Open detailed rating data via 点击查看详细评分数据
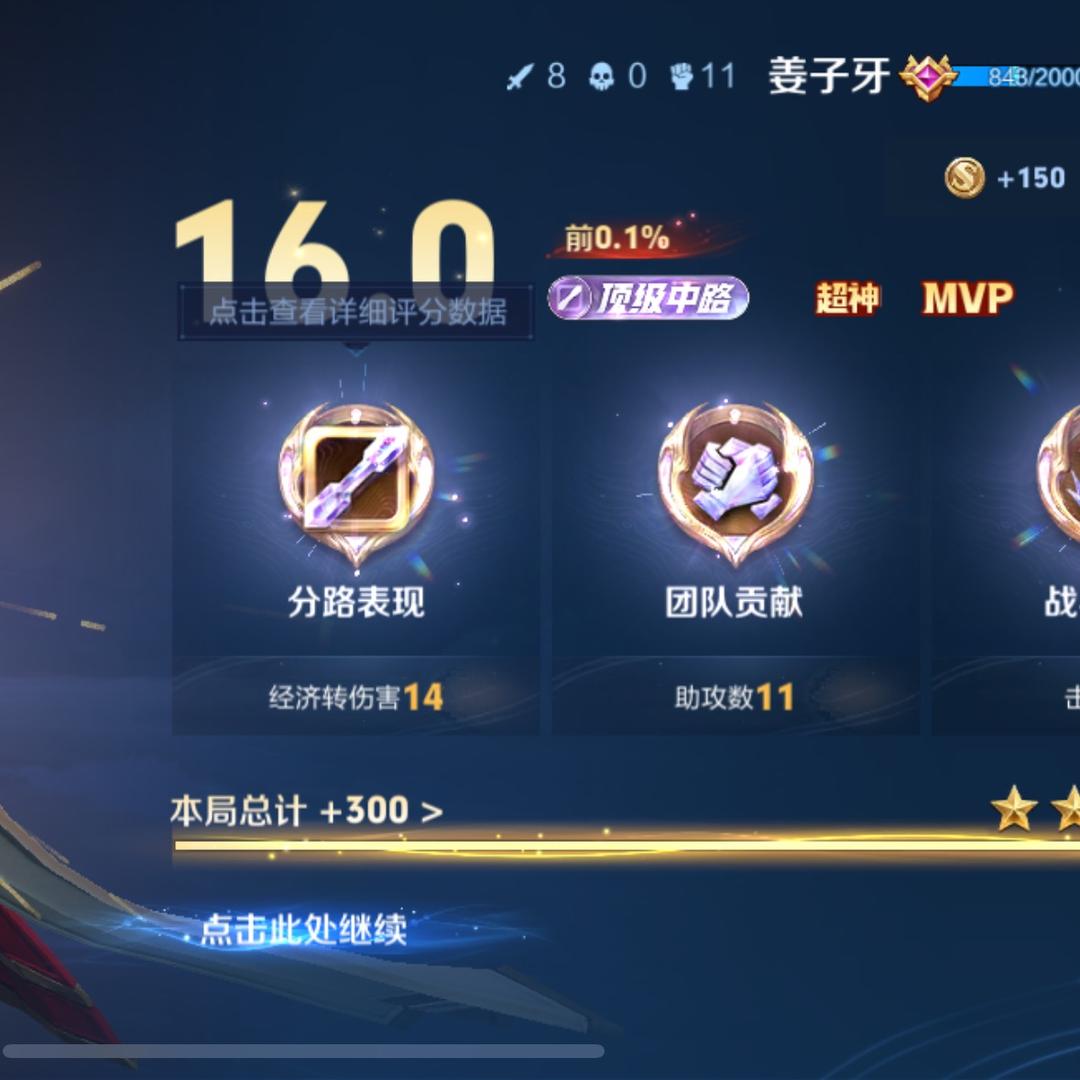 coord(356,311)
